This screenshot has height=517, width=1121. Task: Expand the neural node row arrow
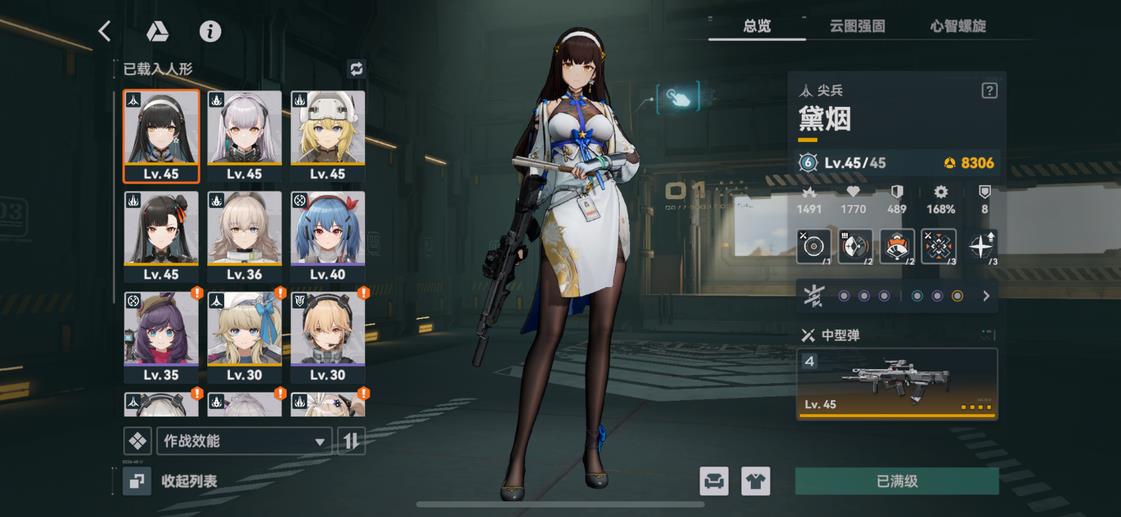tap(986, 296)
